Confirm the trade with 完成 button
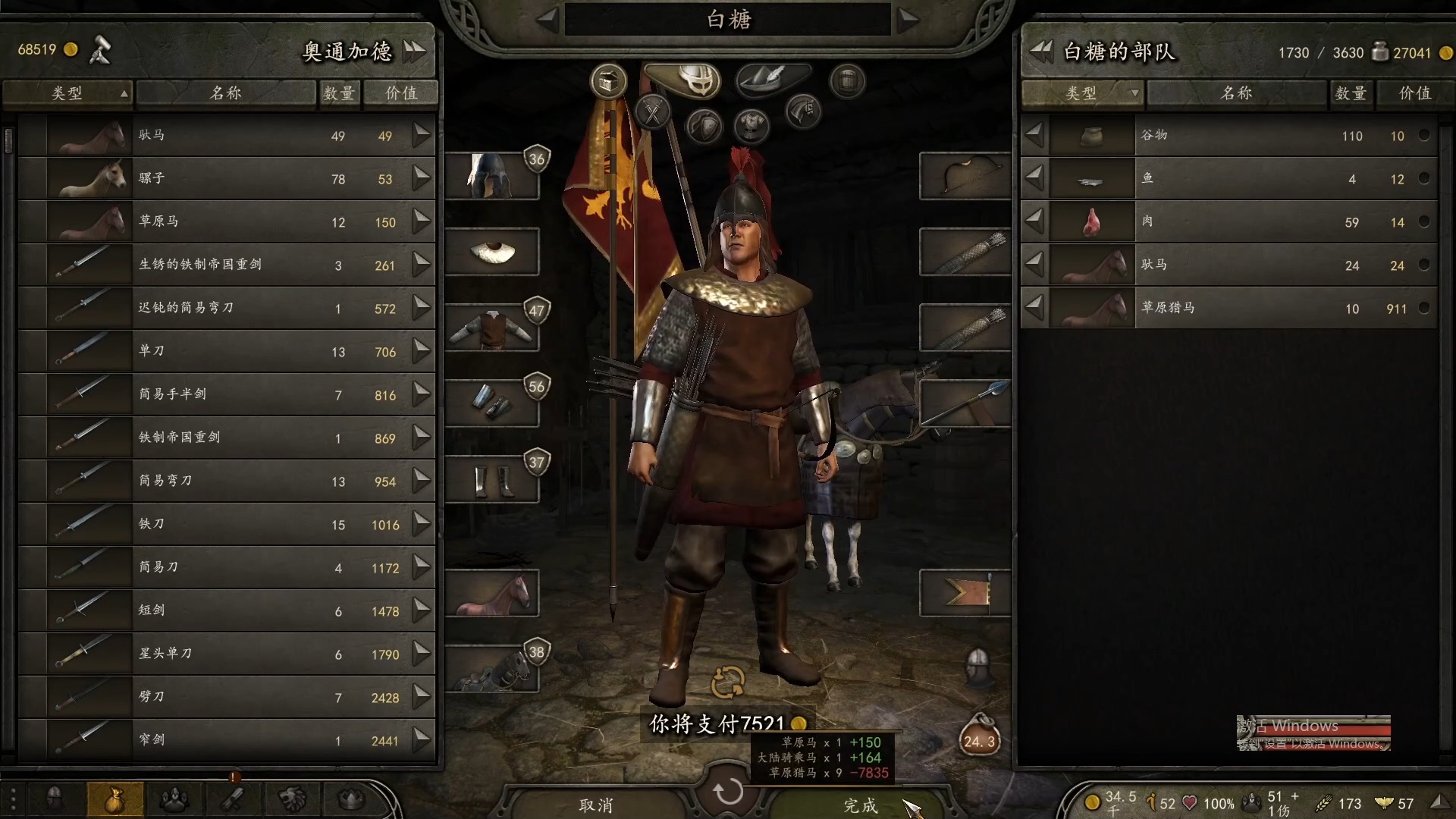The width and height of the screenshot is (1456, 819). [x=860, y=805]
